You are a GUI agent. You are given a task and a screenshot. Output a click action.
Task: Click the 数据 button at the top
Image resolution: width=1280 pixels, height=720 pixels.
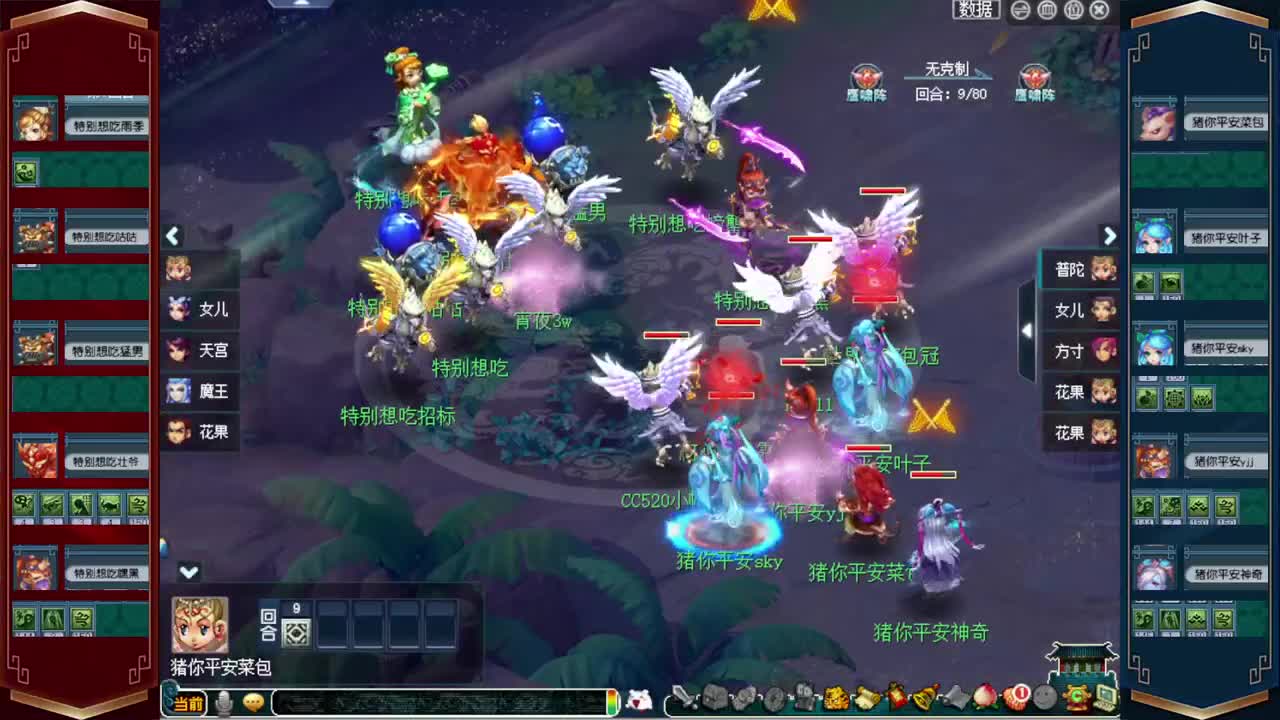point(975,10)
